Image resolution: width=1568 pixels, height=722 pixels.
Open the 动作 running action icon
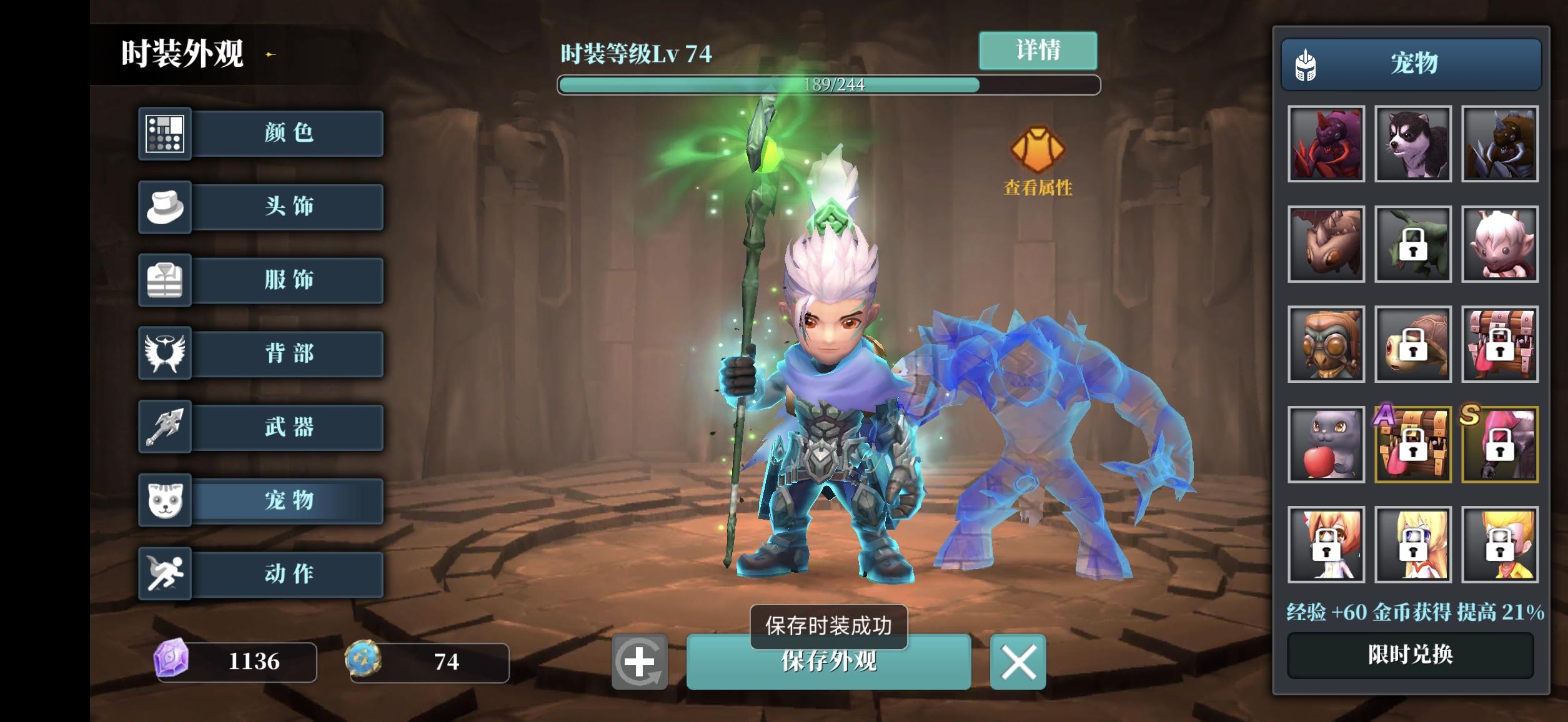pyautogui.click(x=166, y=573)
